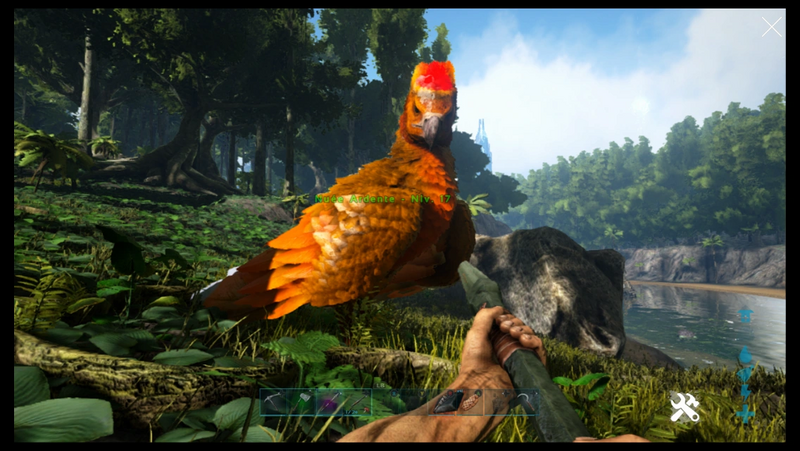Screen dimensions: 800x451
Task: Choose the purple item hotbar slot
Action: [x=330, y=402]
